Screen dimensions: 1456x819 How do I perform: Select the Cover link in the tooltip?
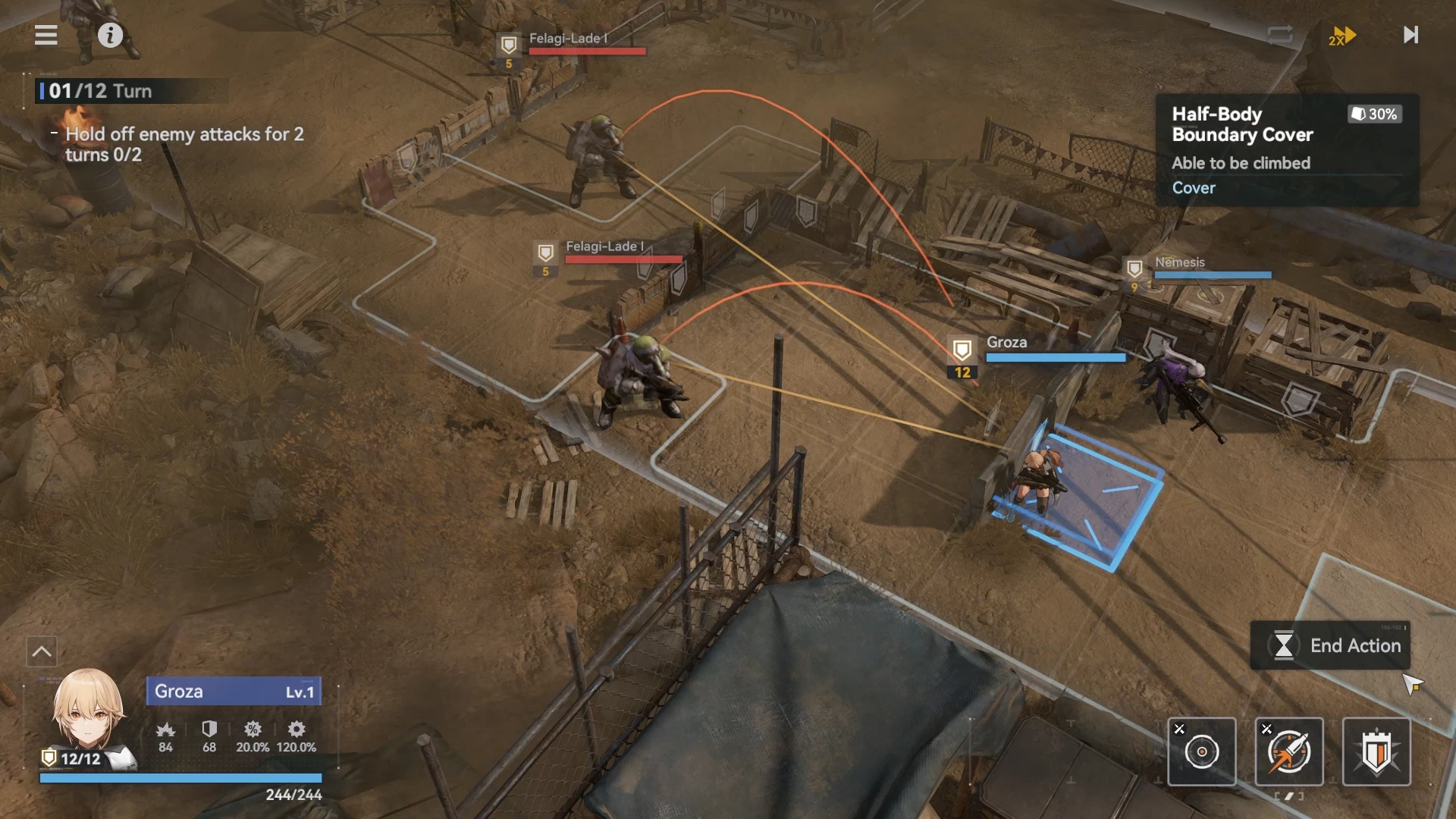(x=1194, y=188)
